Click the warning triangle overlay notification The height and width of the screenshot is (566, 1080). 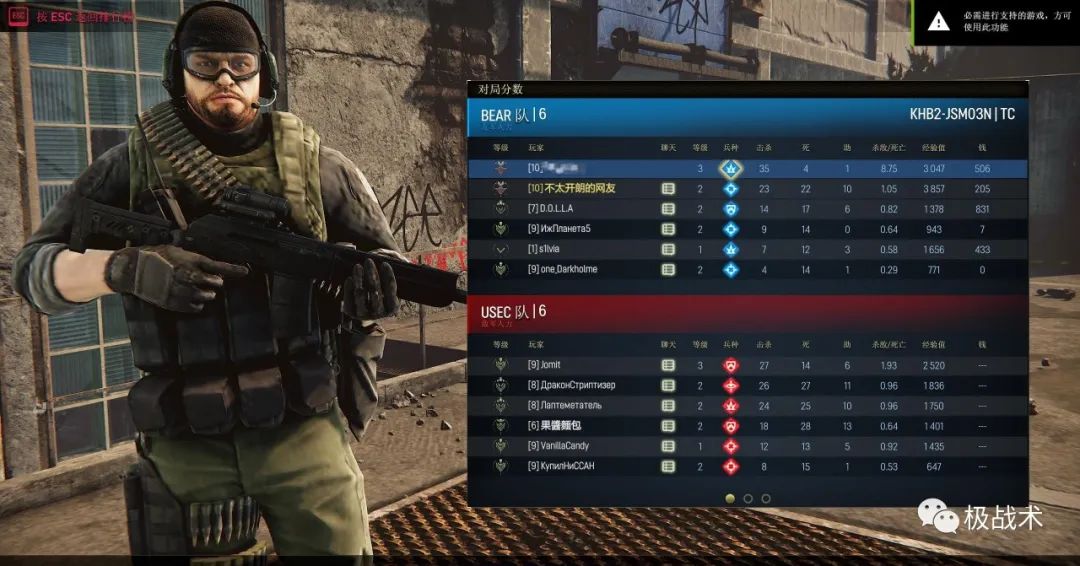938,21
